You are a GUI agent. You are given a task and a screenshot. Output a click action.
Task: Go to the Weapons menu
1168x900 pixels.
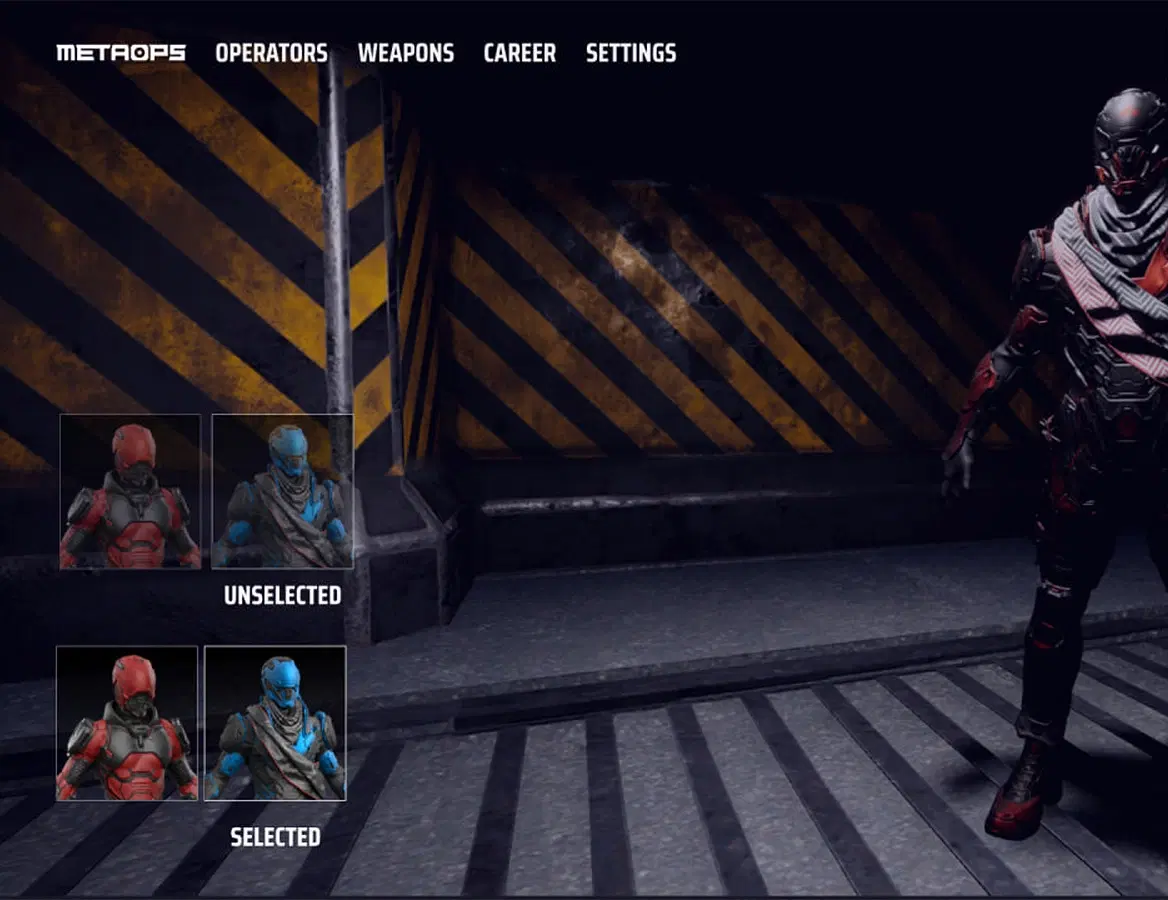[x=405, y=53]
